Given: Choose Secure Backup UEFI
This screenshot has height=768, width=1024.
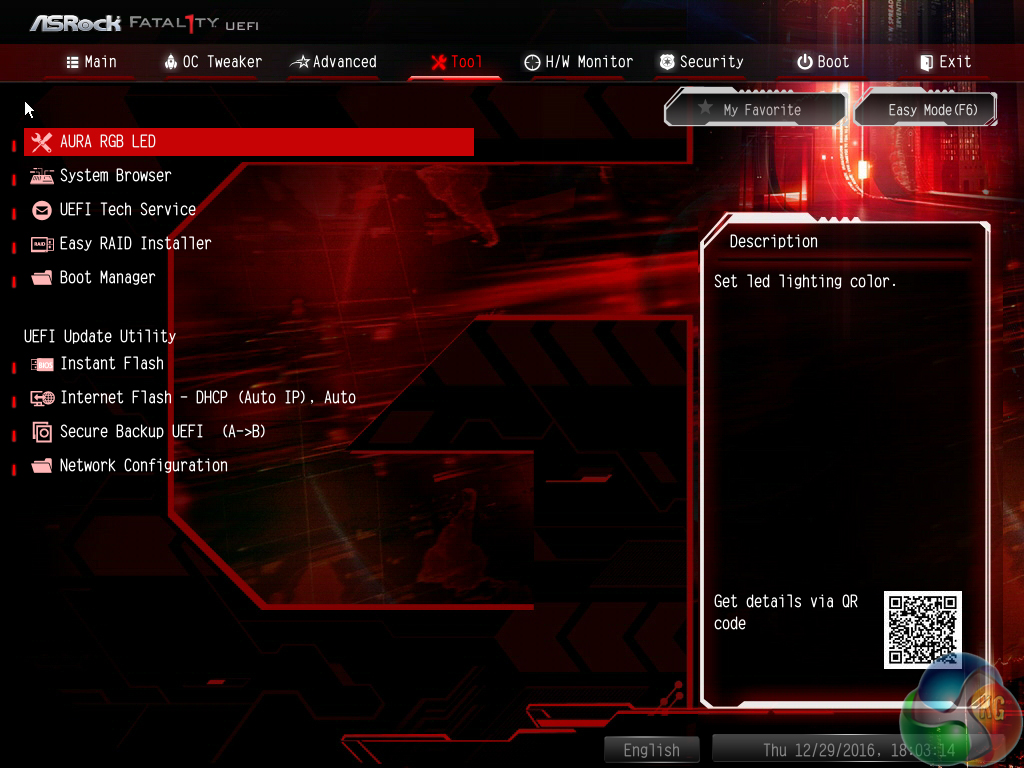Looking at the screenshot, I should (x=162, y=432).
